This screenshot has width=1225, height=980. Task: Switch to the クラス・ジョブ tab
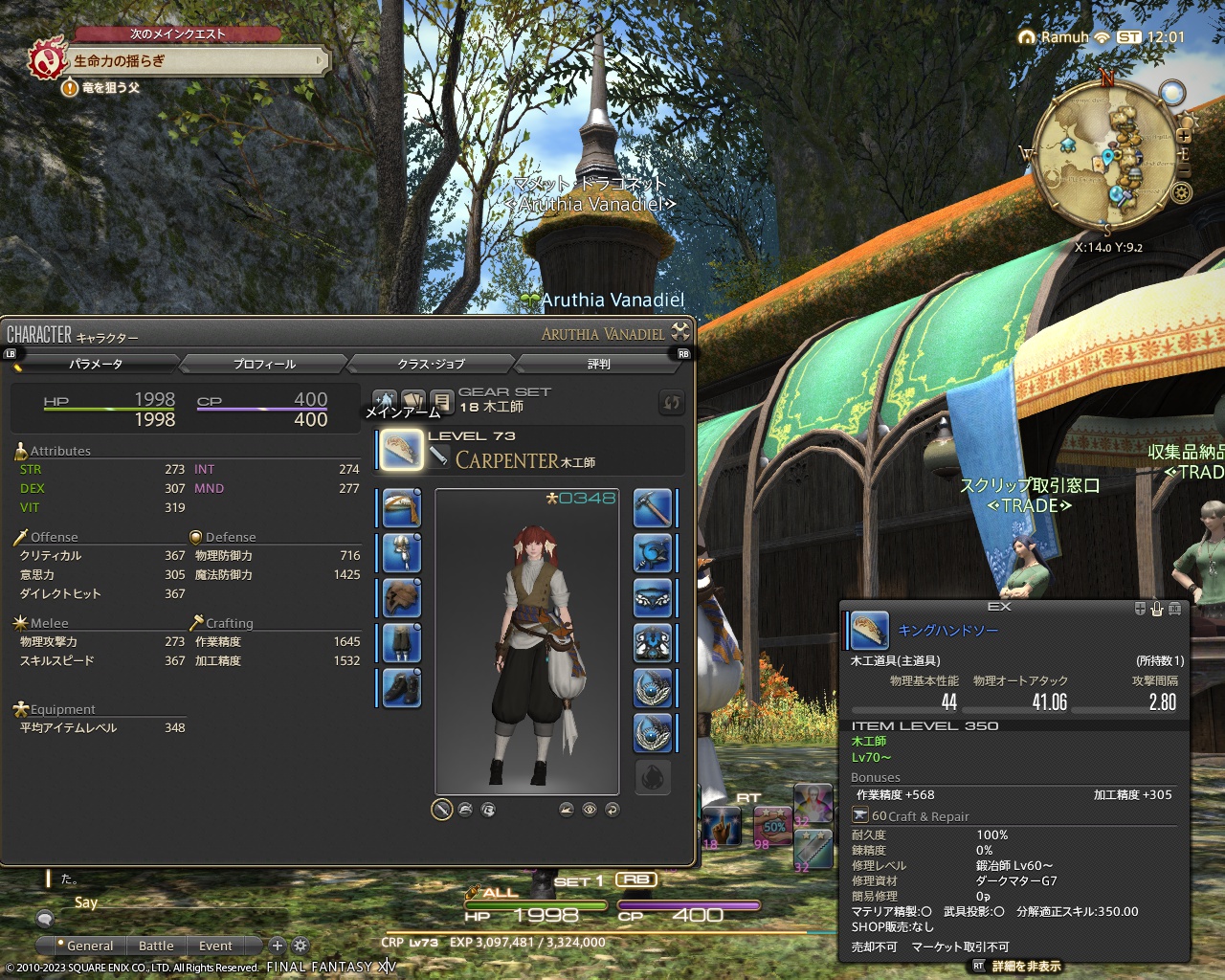[x=432, y=364]
